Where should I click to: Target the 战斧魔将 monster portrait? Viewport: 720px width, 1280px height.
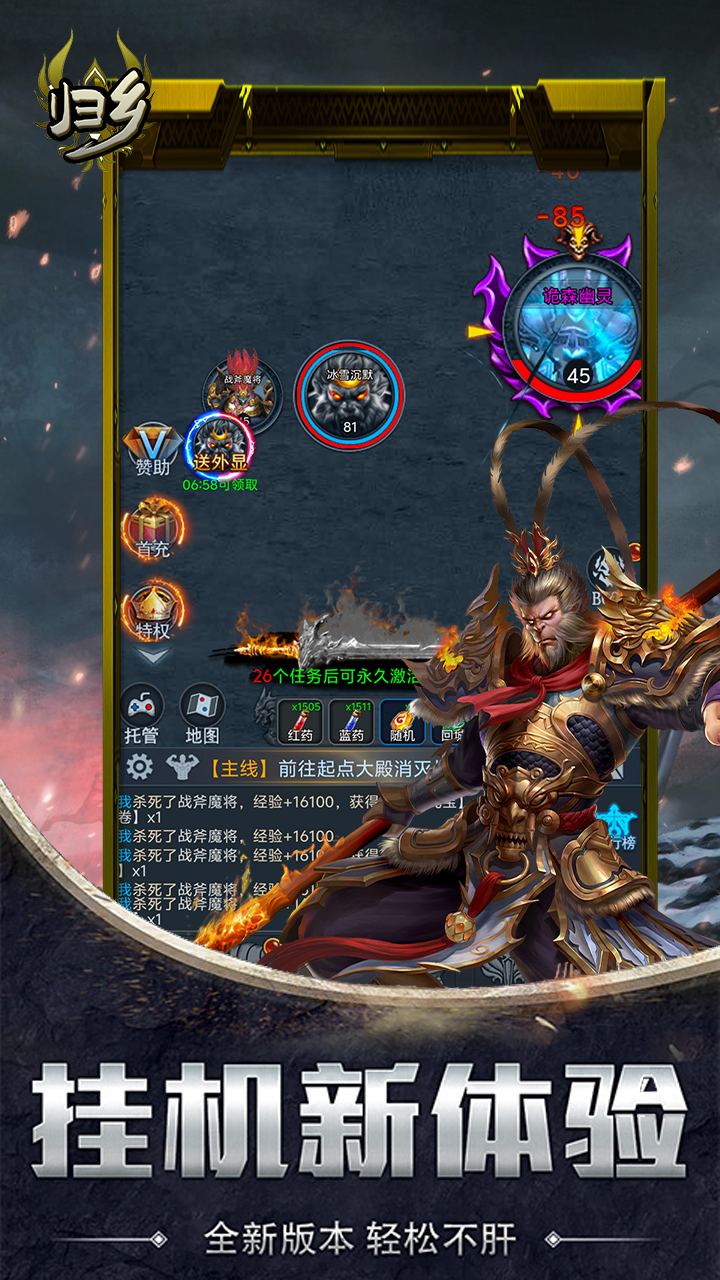click(241, 393)
